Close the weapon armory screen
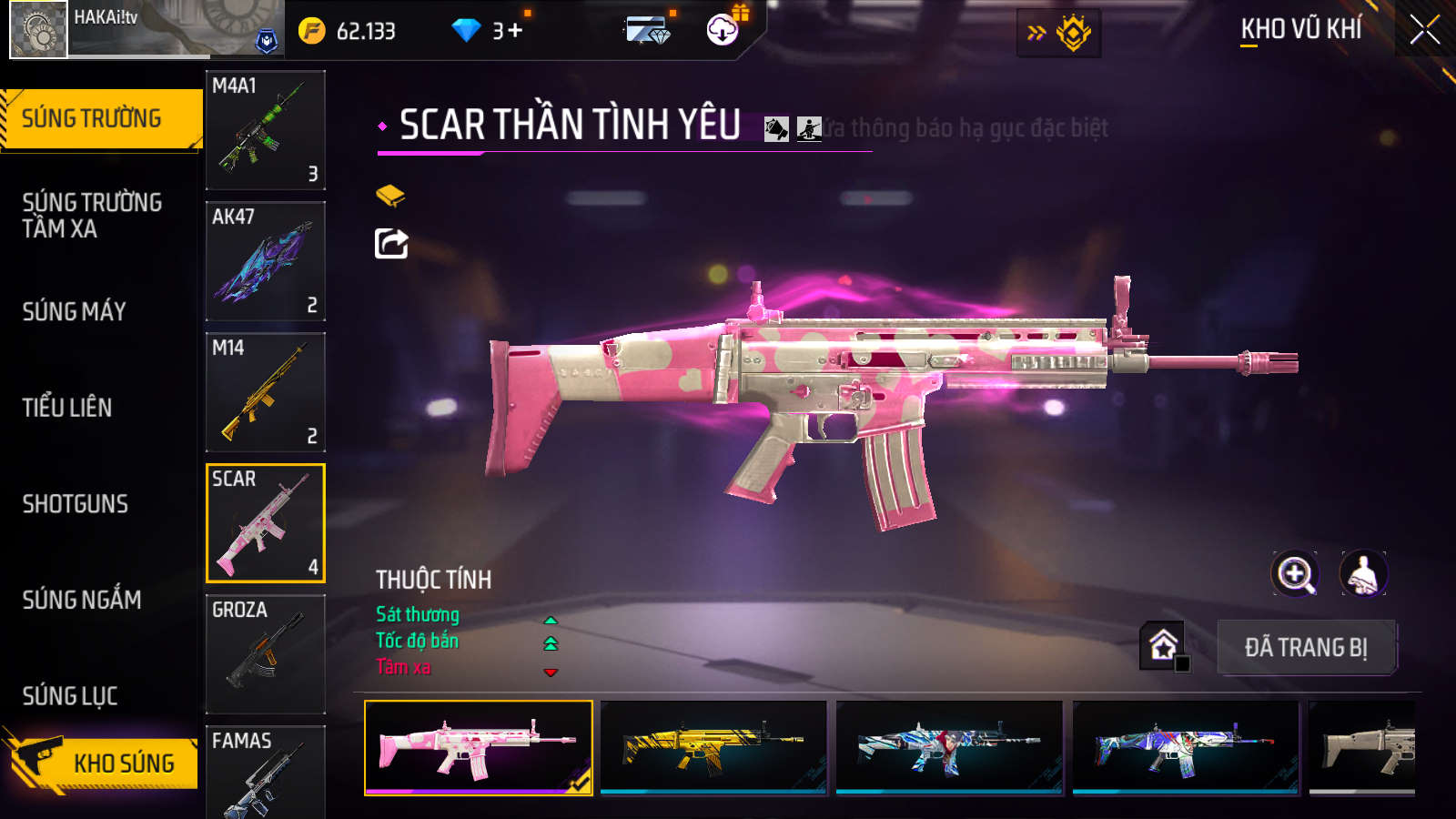Image resolution: width=1456 pixels, height=819 pixels. [x=1424, y=29]
